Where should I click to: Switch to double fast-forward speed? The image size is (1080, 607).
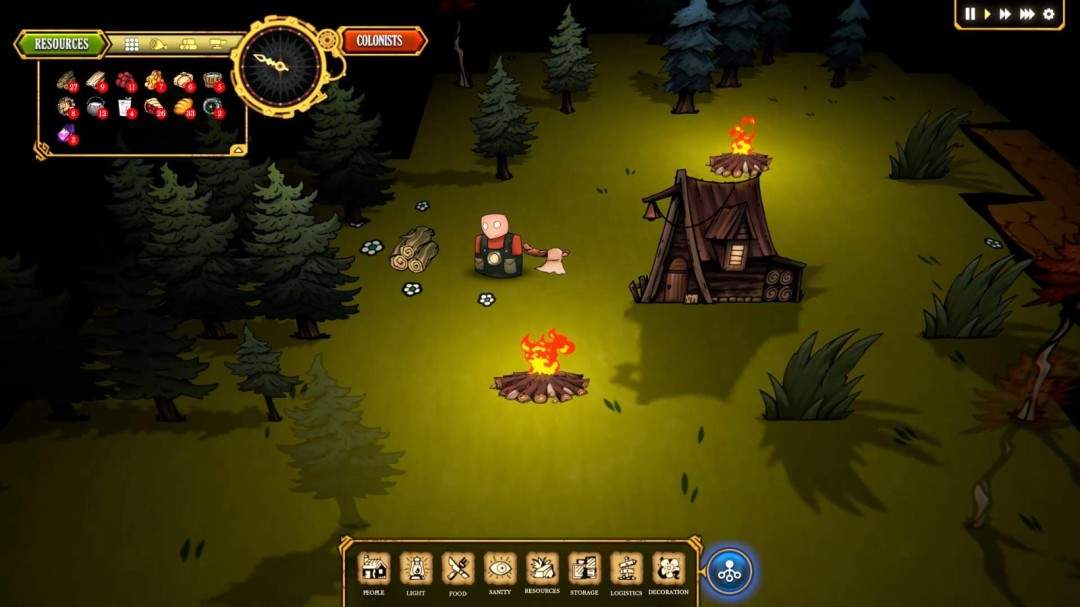point(1005,14)
